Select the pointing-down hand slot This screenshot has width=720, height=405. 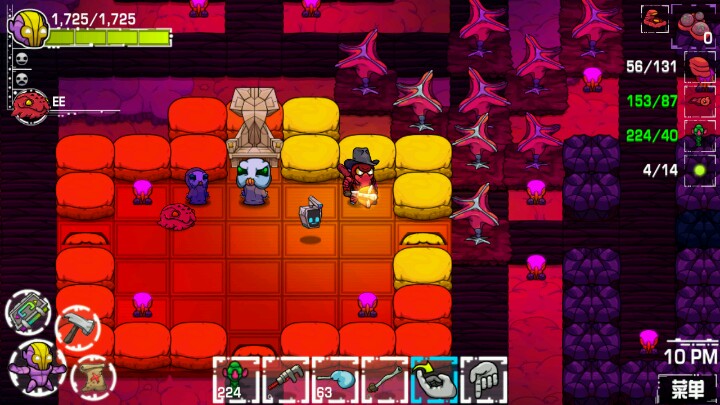coord(484,380)
